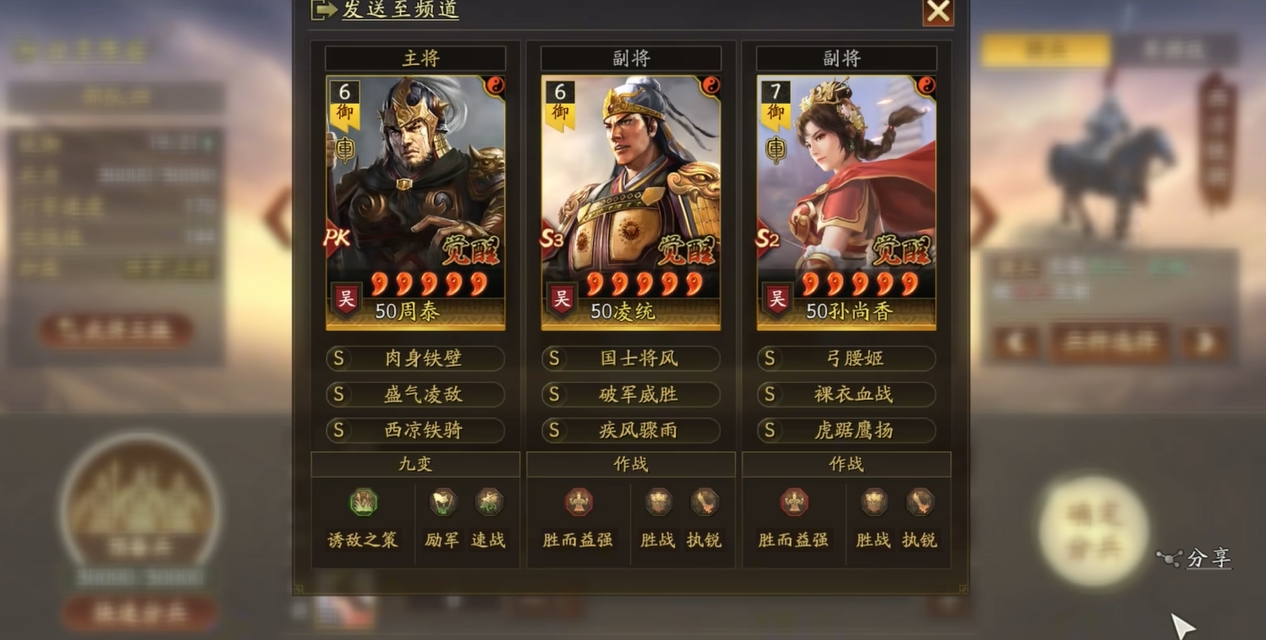Open the 国士将风 skill
This screenshot has height=640, width=1266.
tap(630, 358)
